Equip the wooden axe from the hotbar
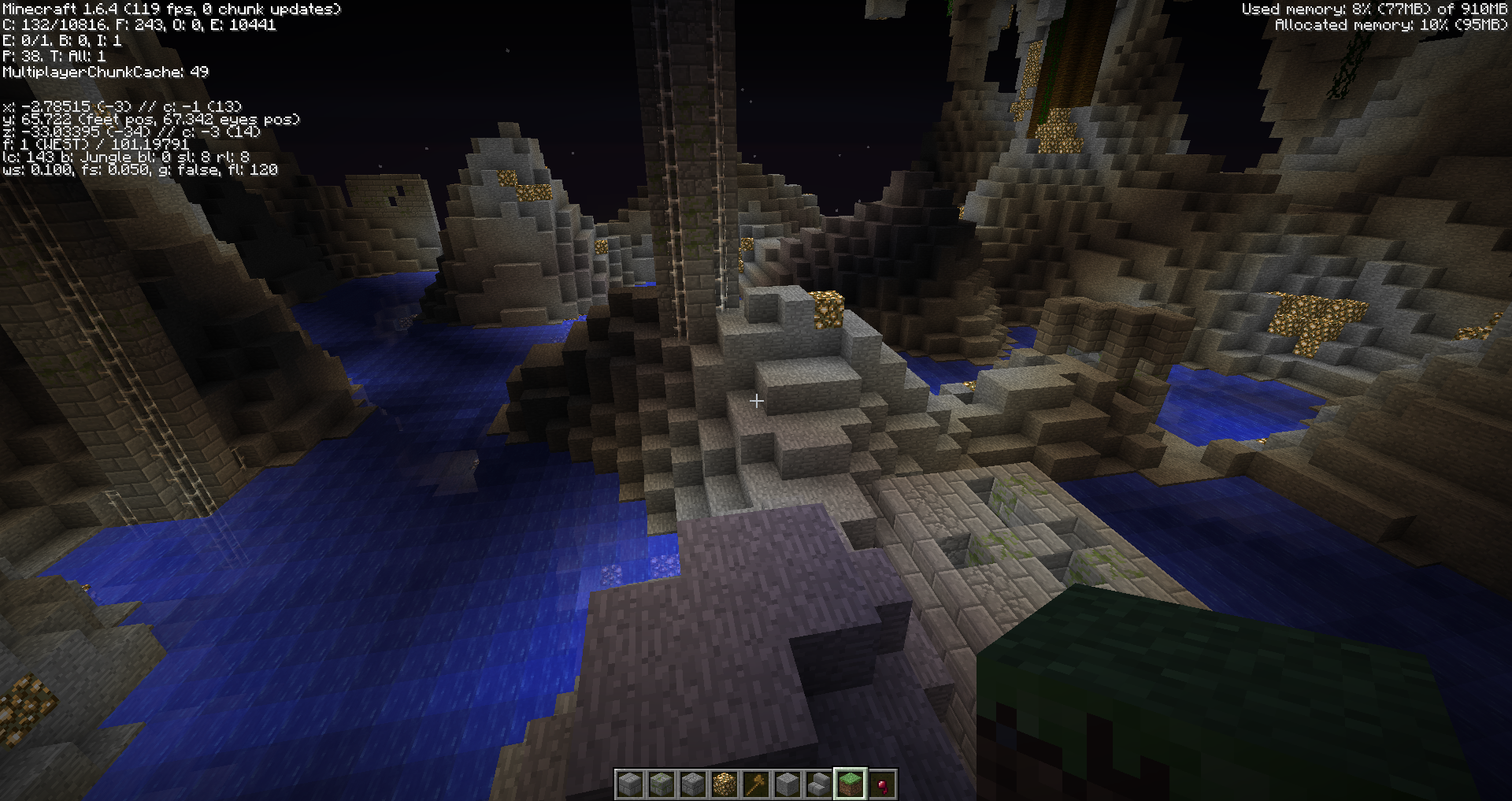Image resolution: width=1512 pixels, height=801 pixels. [756, 784]
